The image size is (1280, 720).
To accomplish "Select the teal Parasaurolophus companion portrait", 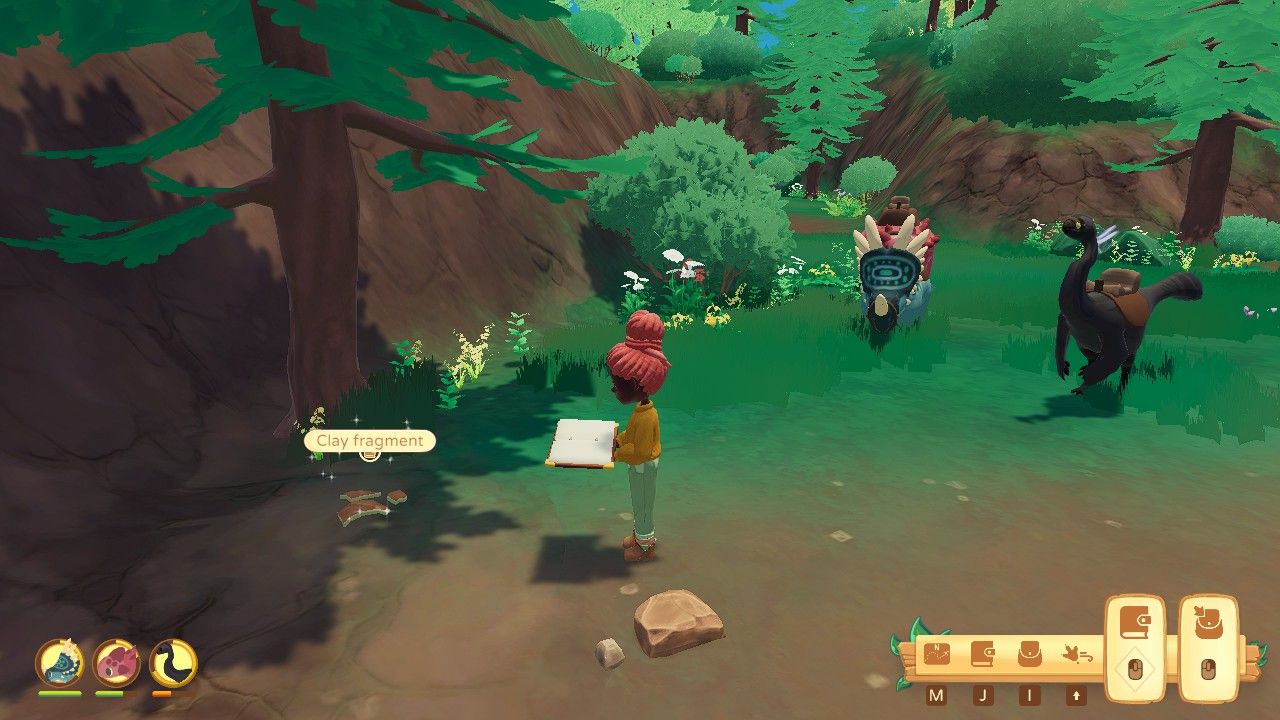I will tap(58, 663).
